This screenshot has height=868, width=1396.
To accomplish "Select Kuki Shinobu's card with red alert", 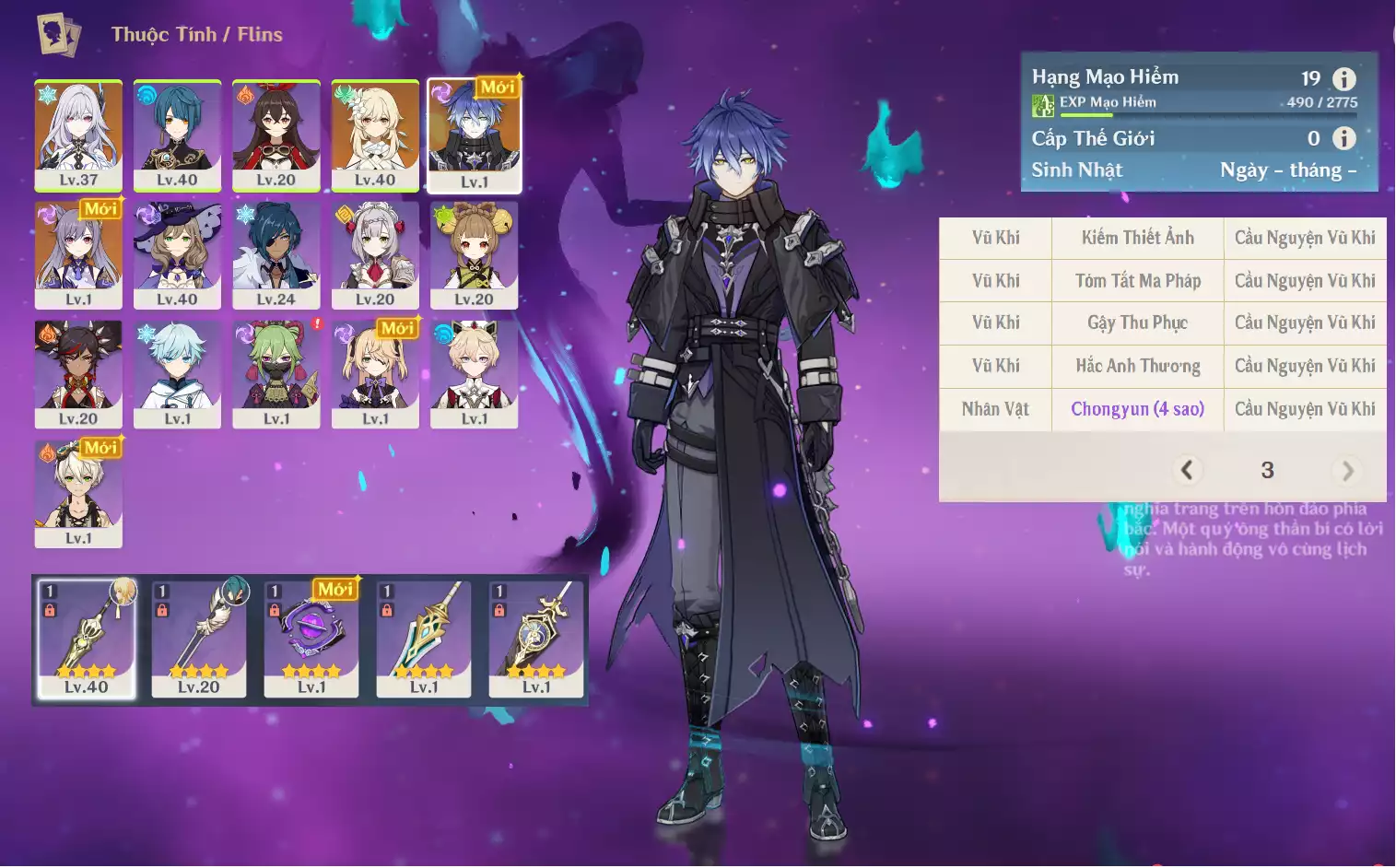I will tap(276, 373).
